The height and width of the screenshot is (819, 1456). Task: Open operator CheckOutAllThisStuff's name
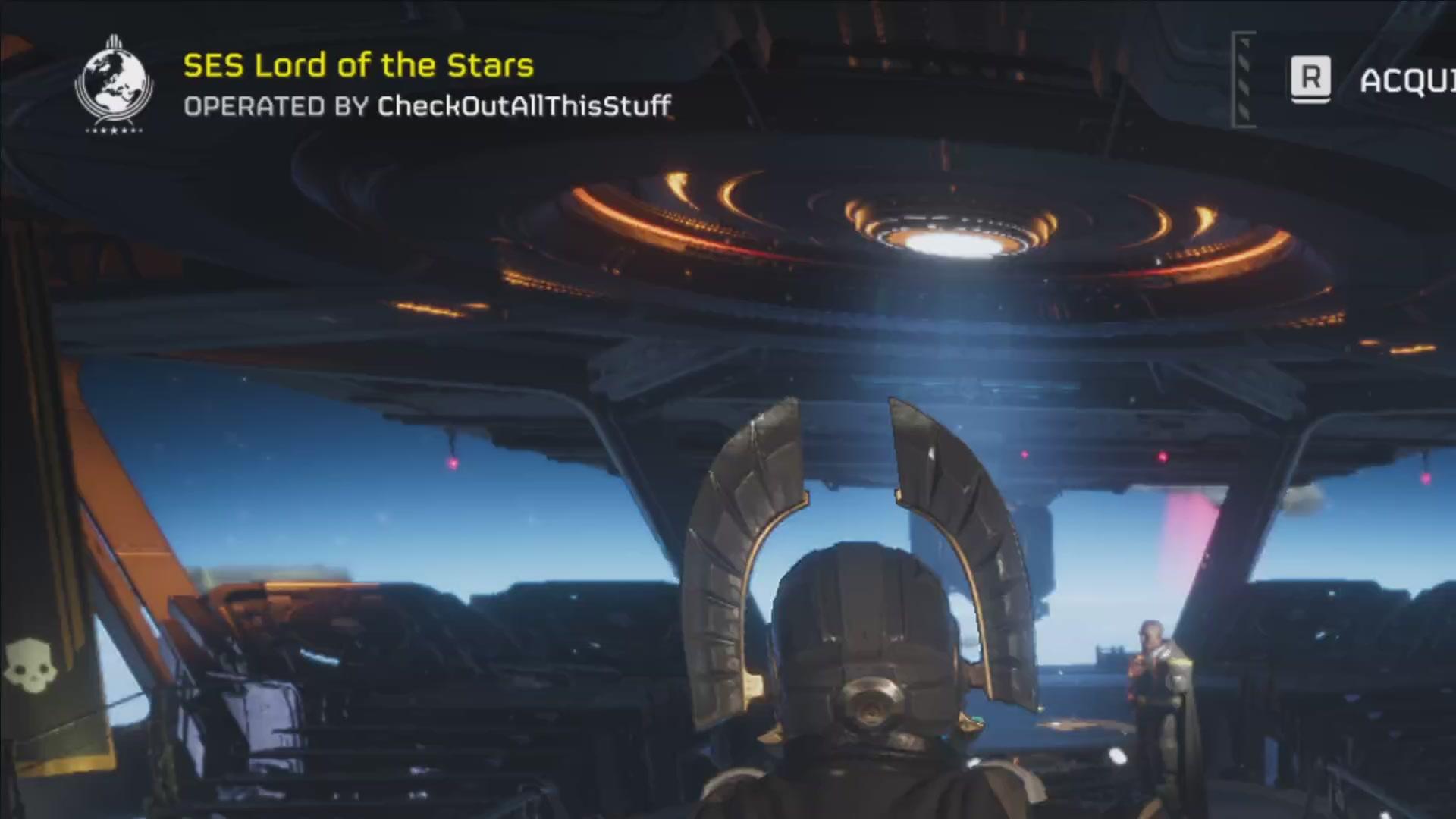coord(524,106)
